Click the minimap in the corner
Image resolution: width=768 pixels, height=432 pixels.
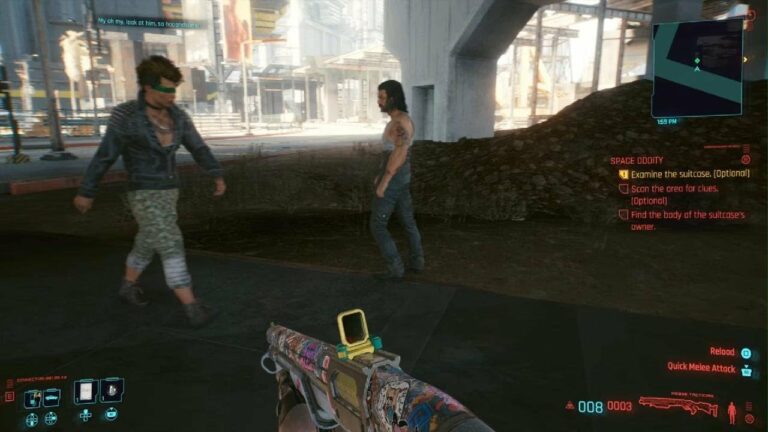coord(697,66)
